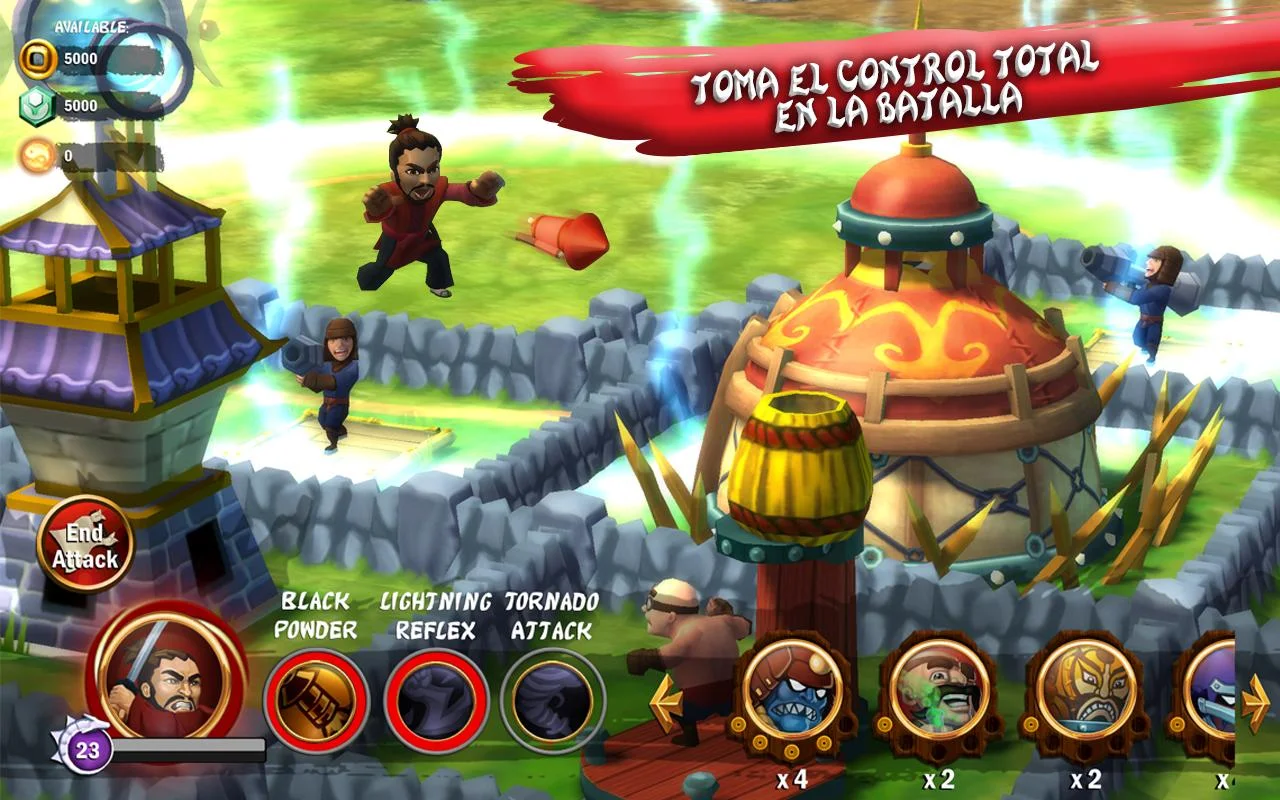This screenshot has height=800, width=1280.
Task: Use the Lightning Reflex ability
Action: pyautogui.click(x=436, y=700)
